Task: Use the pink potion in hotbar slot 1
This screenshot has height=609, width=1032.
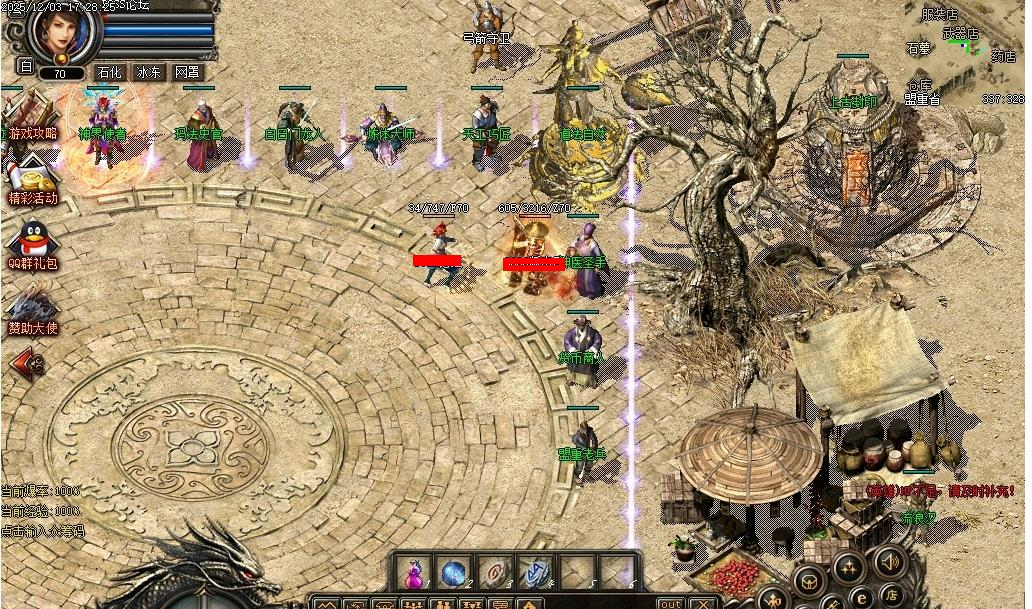Action: (412, 573)
